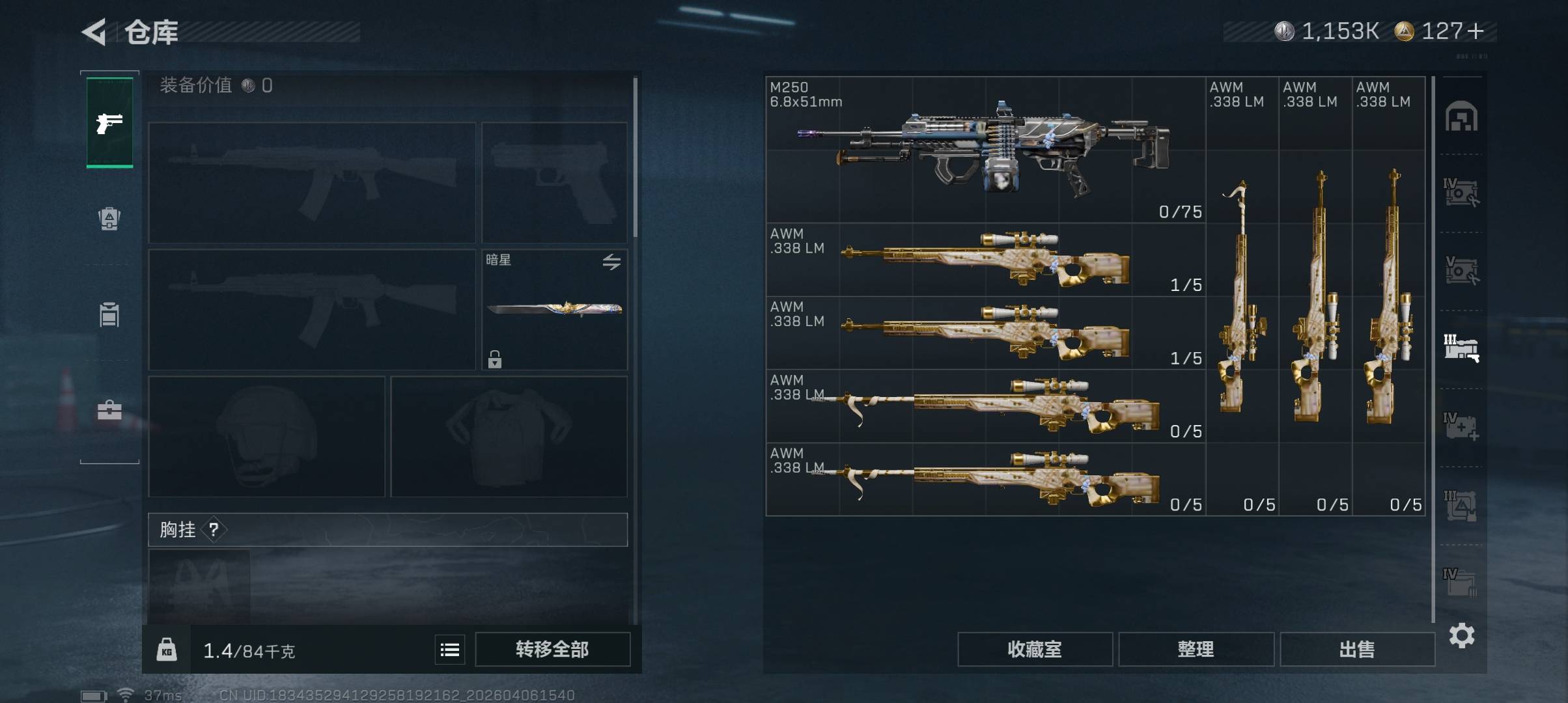This screenshot has width=1568, height=703.
Task: Click the lock icon on knife slot
Action: pyautogui.click(x=495, y=359)
